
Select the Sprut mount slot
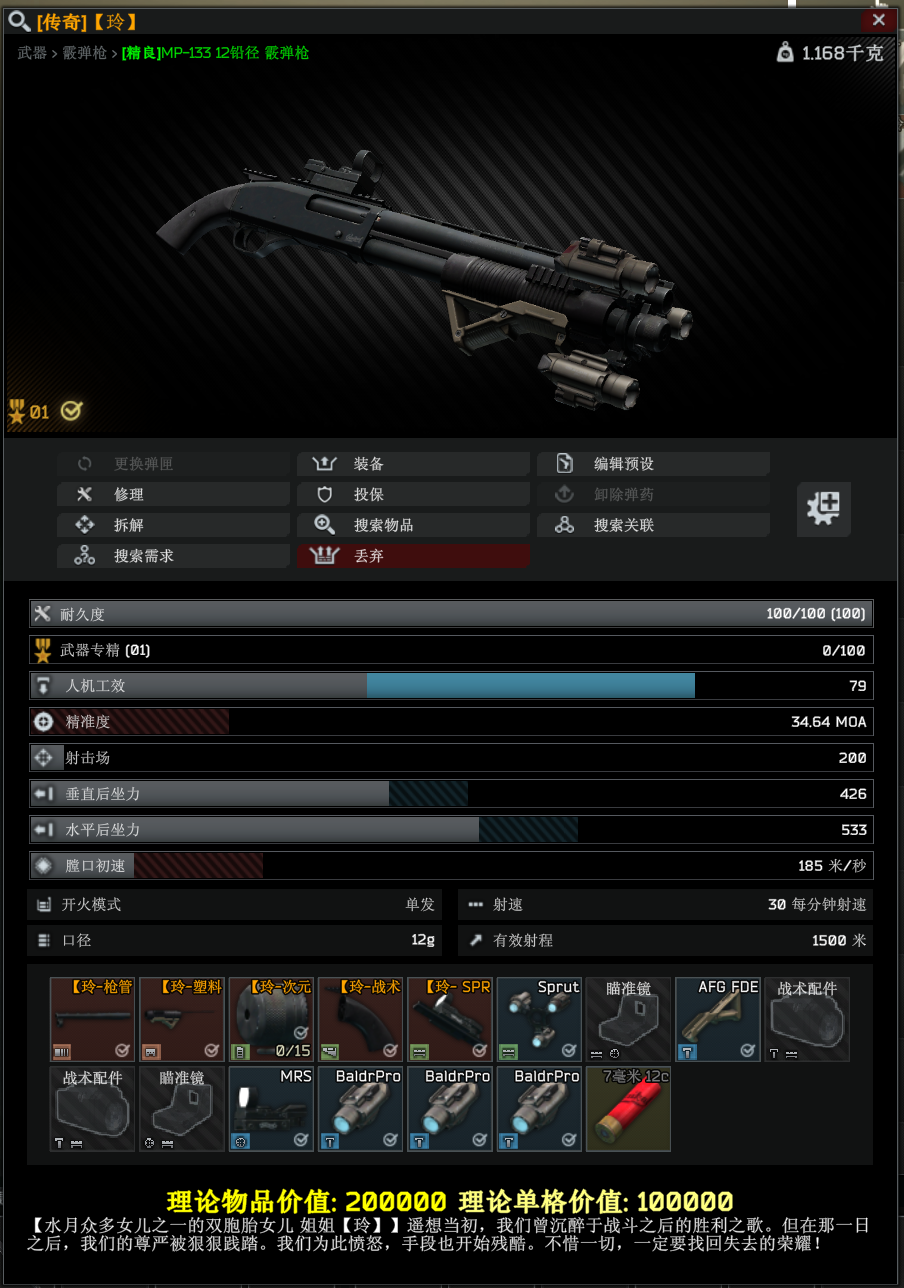pos(539,1019)
